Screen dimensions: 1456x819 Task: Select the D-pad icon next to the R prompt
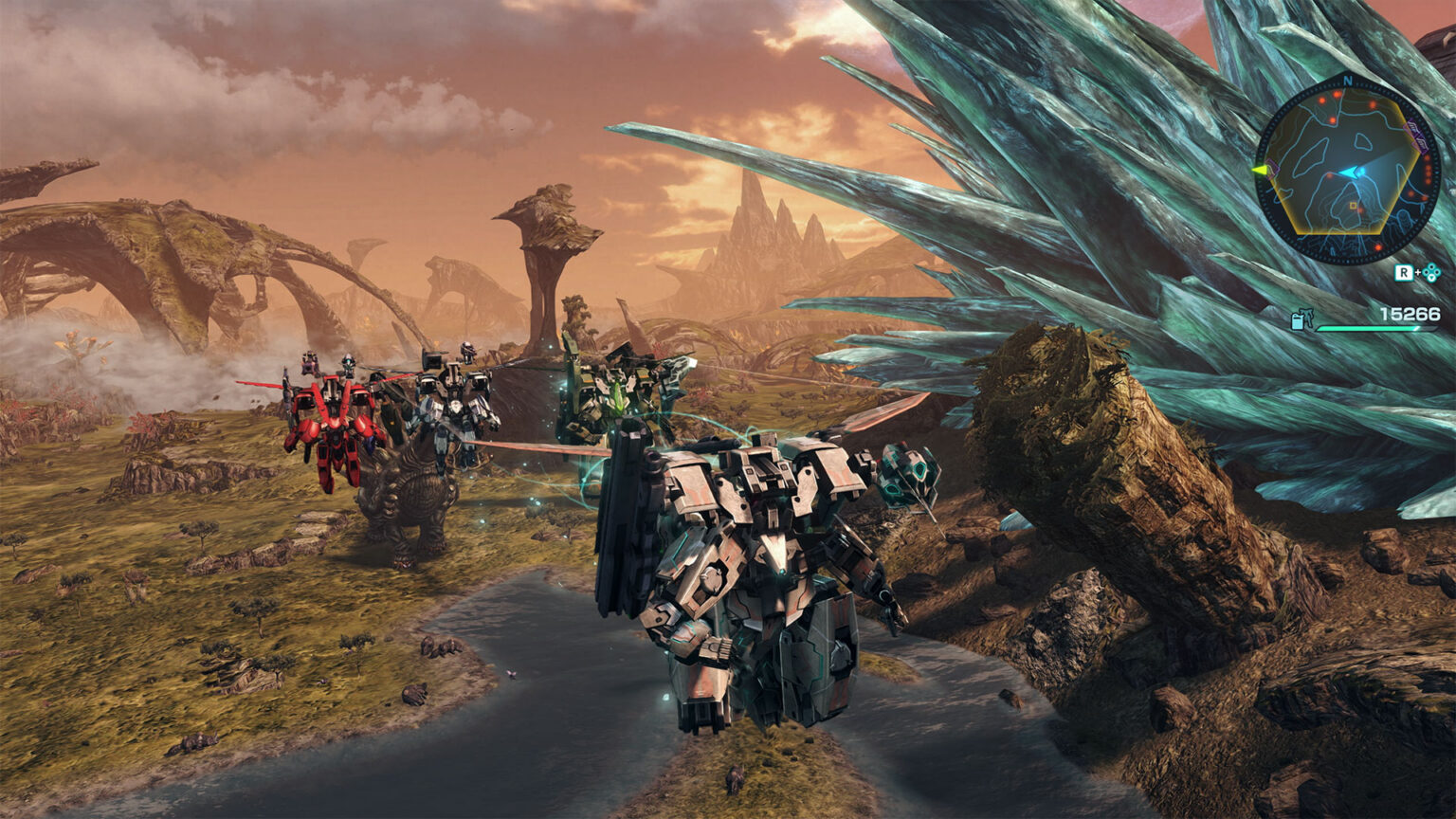pos(1431,271)
